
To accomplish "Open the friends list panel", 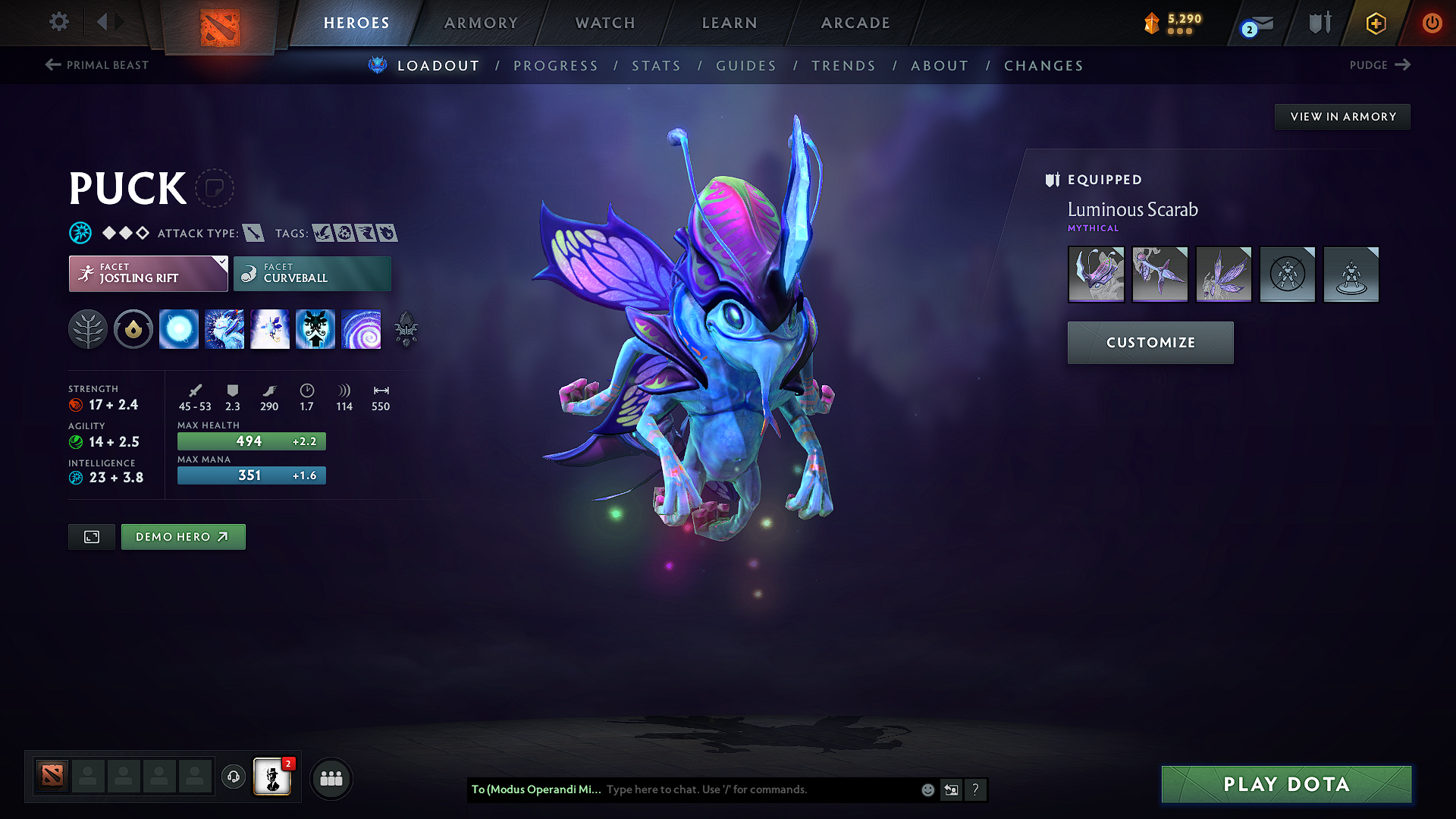I will [x=331, y=777].
